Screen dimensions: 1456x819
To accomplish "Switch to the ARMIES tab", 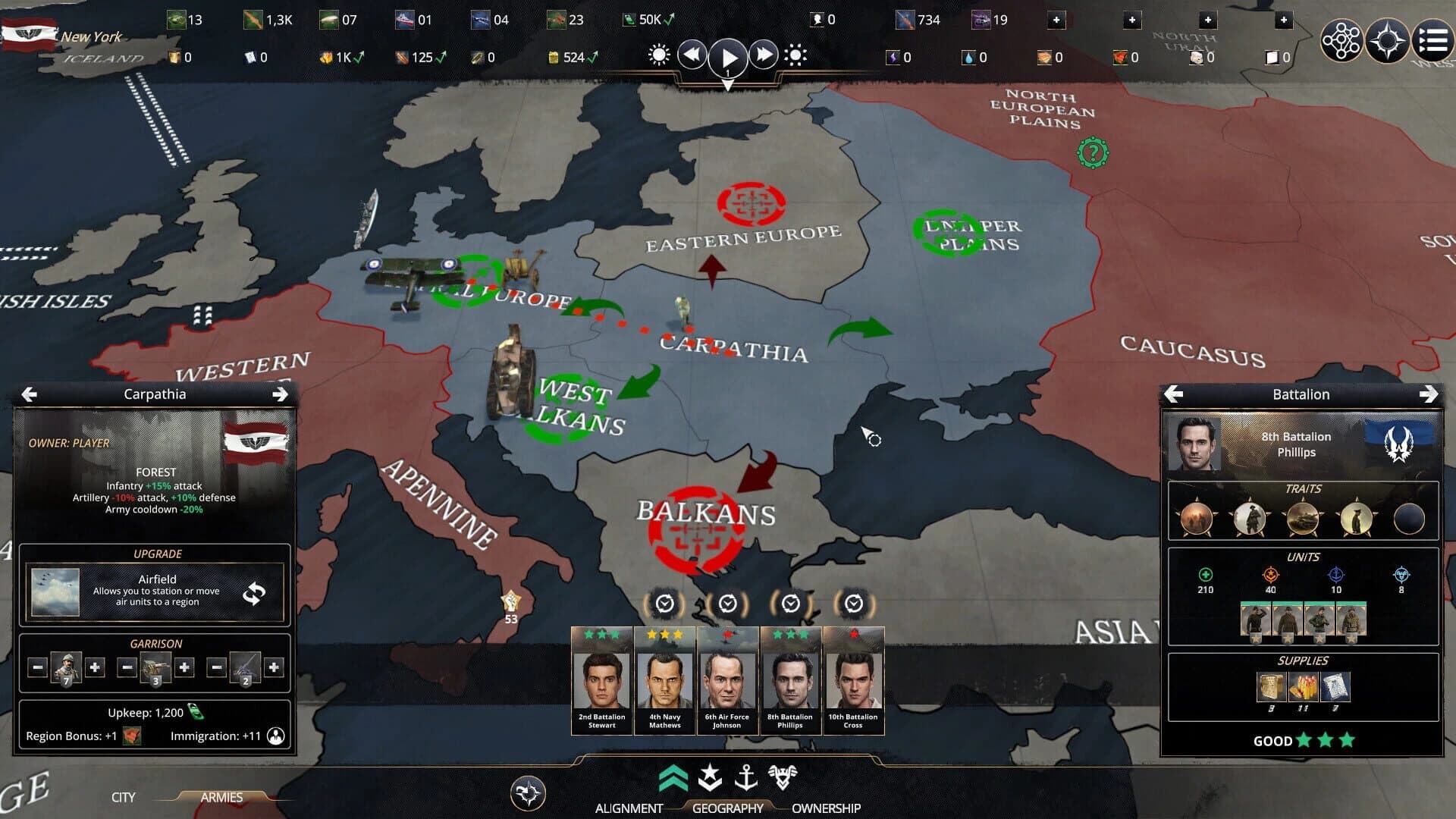I will (221, 797).
